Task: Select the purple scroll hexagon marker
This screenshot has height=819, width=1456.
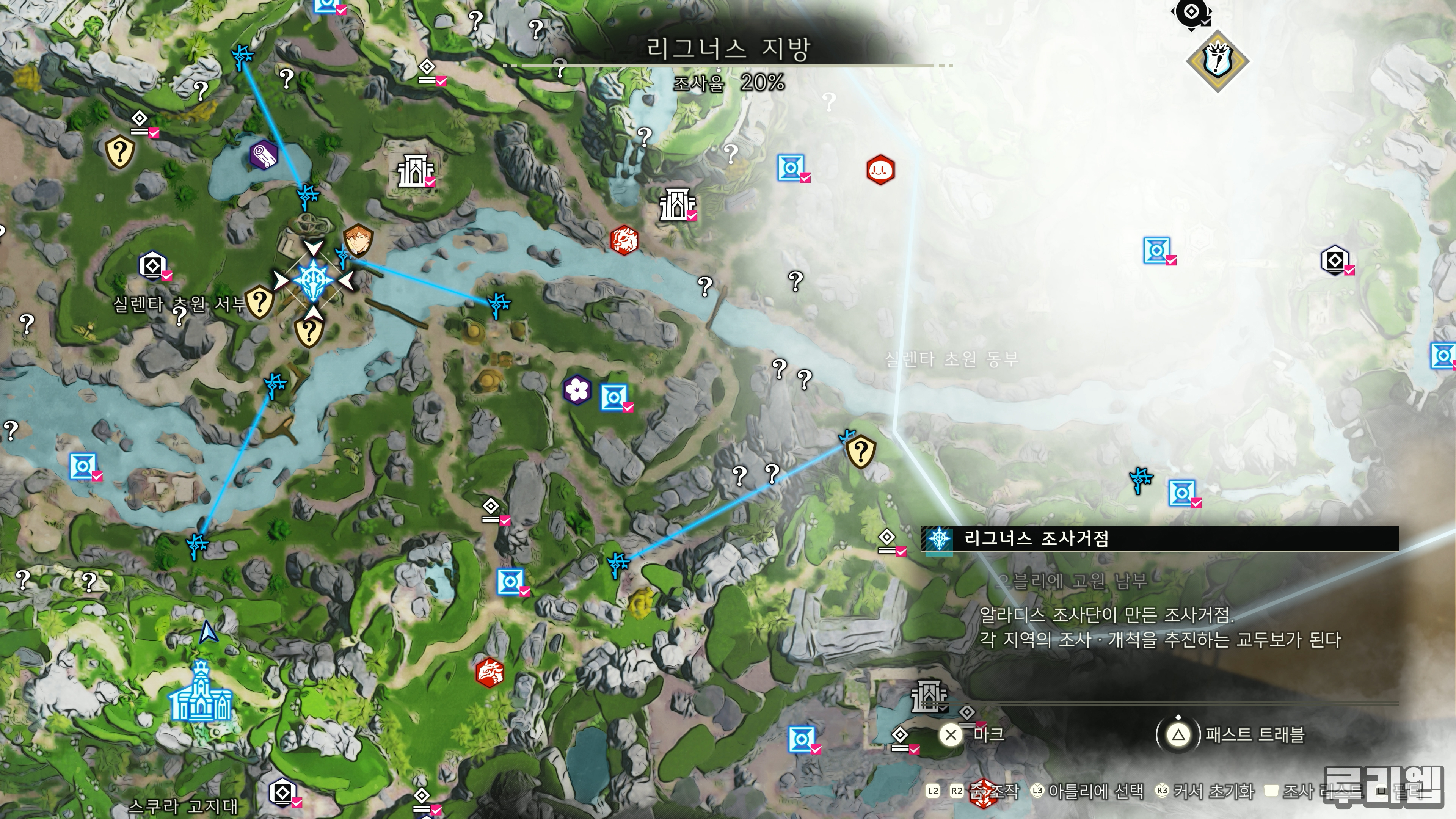Action: click(264, 154)
